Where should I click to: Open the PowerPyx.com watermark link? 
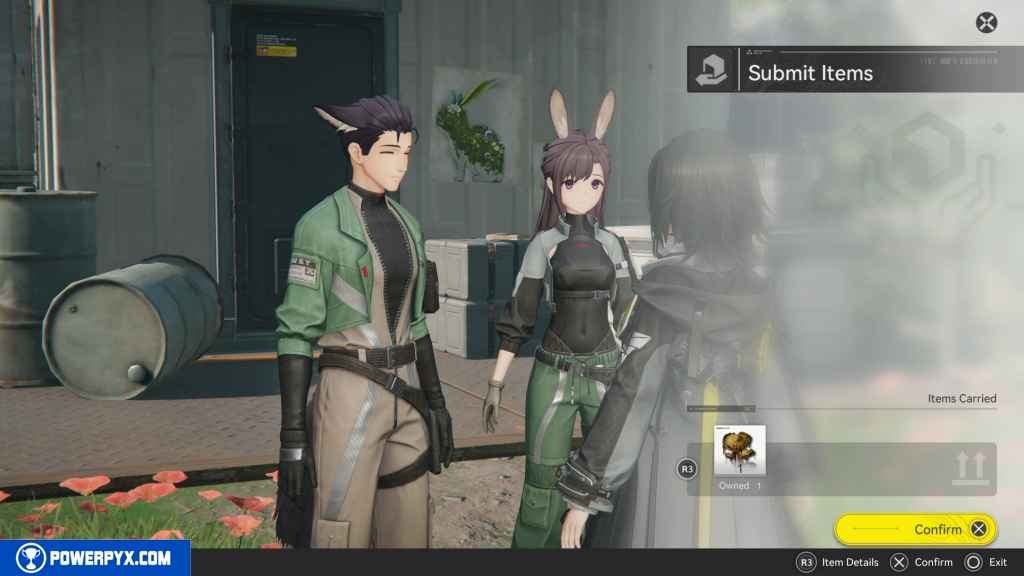pos(95,558)
